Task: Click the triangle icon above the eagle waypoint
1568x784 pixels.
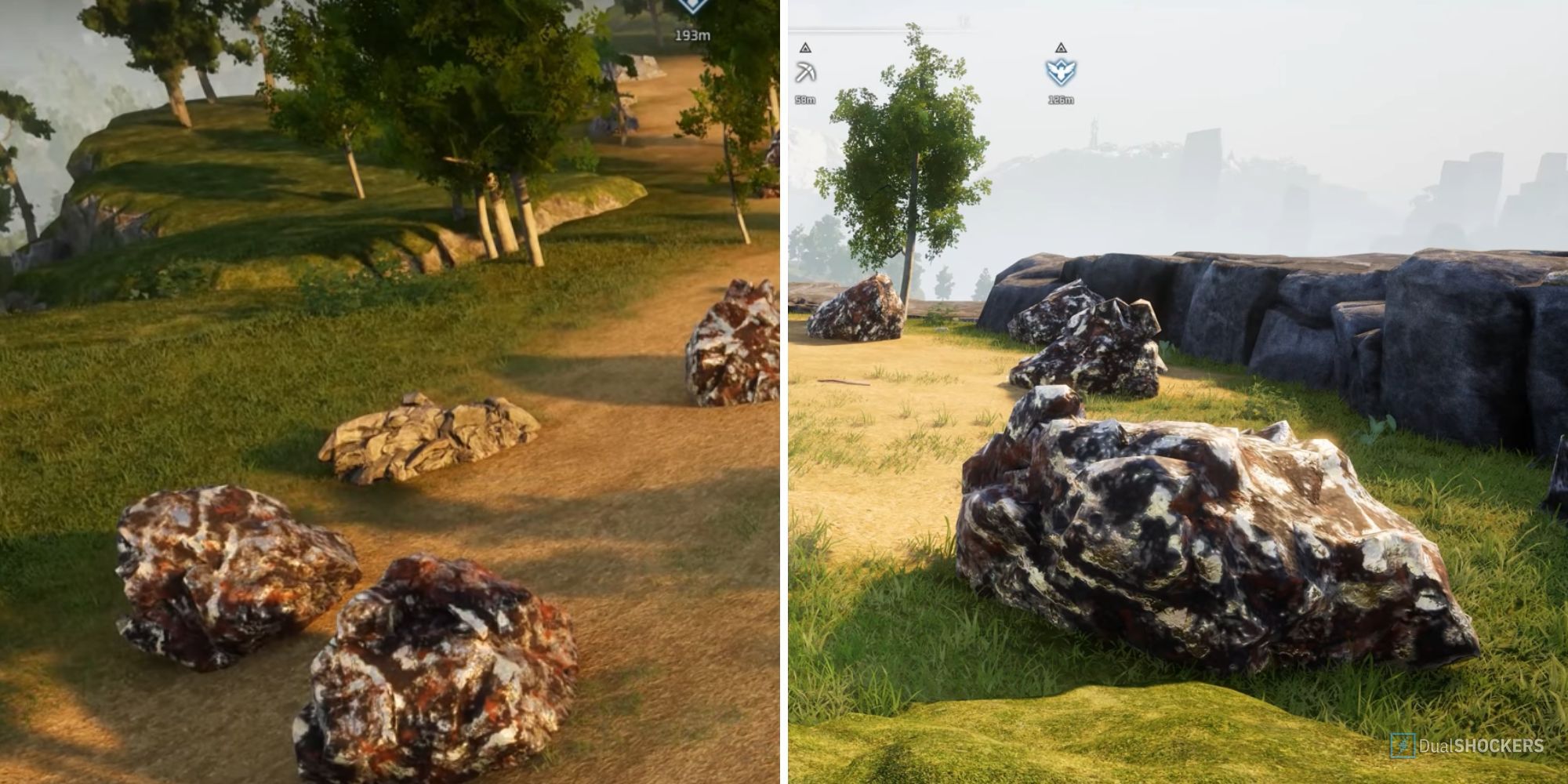Action: coord(1061,49)
